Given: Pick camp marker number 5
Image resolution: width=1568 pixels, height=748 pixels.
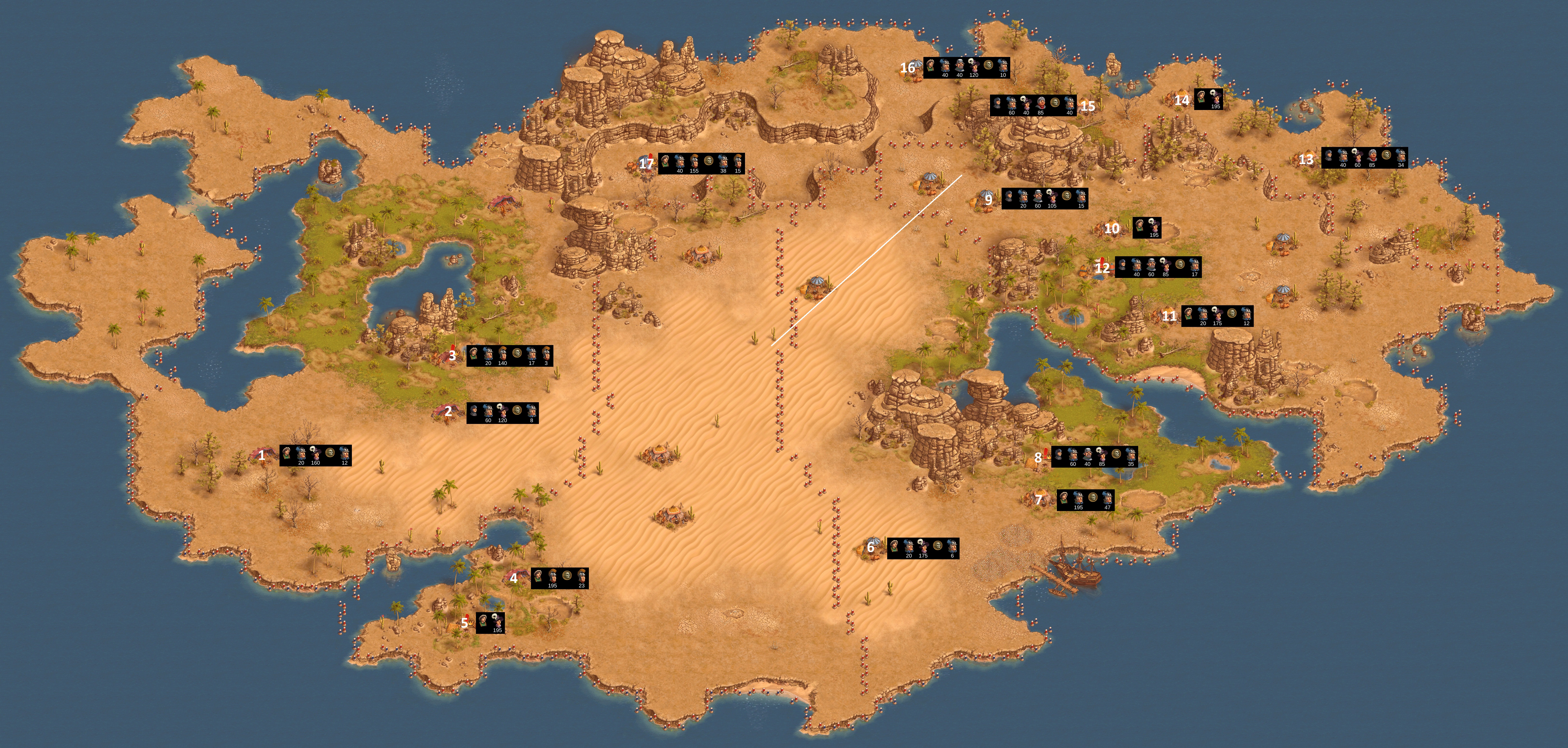Looking at the screenshot, I should point(464,623).
